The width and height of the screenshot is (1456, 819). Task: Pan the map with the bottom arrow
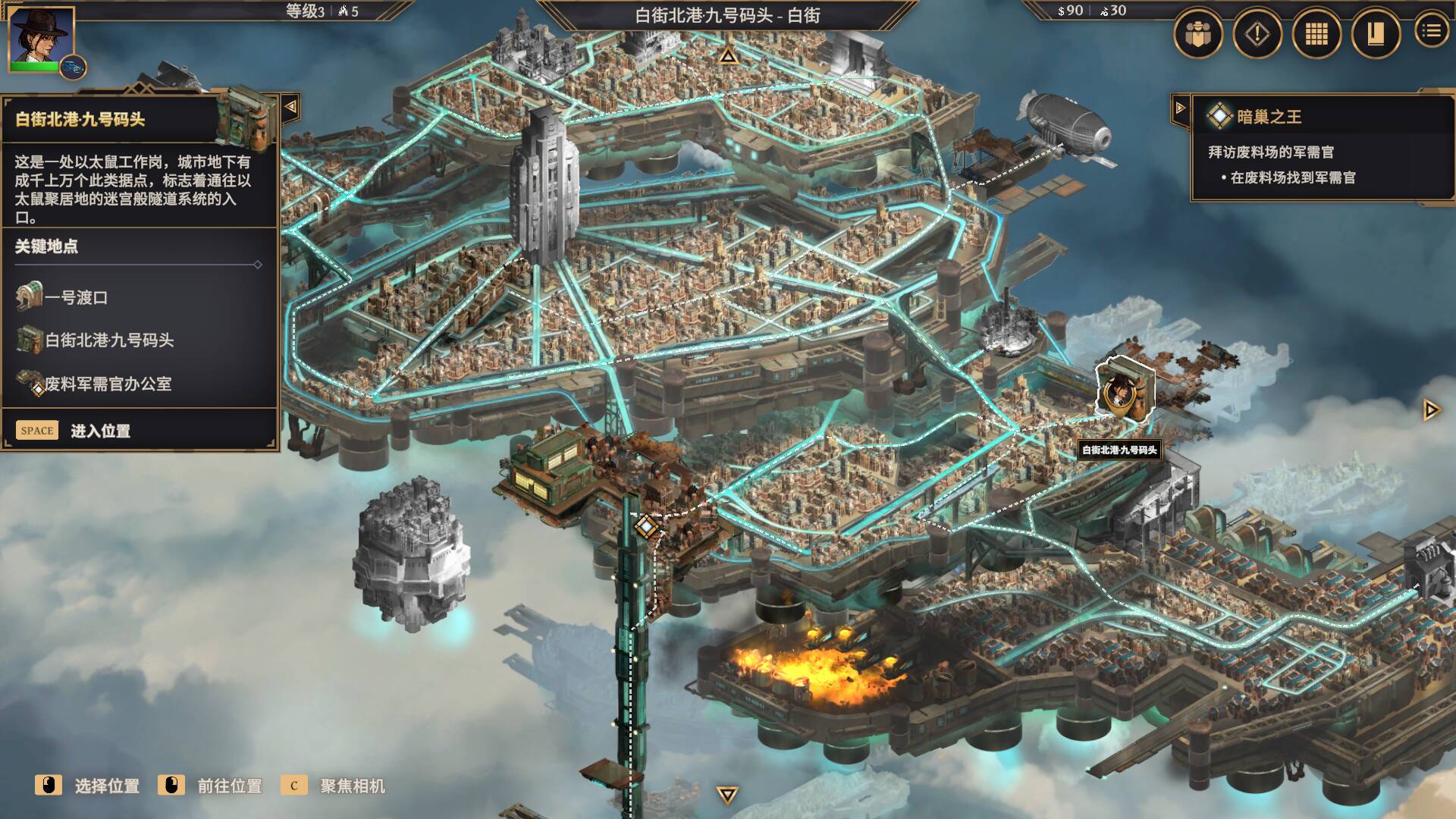click(x=727, y=795)
